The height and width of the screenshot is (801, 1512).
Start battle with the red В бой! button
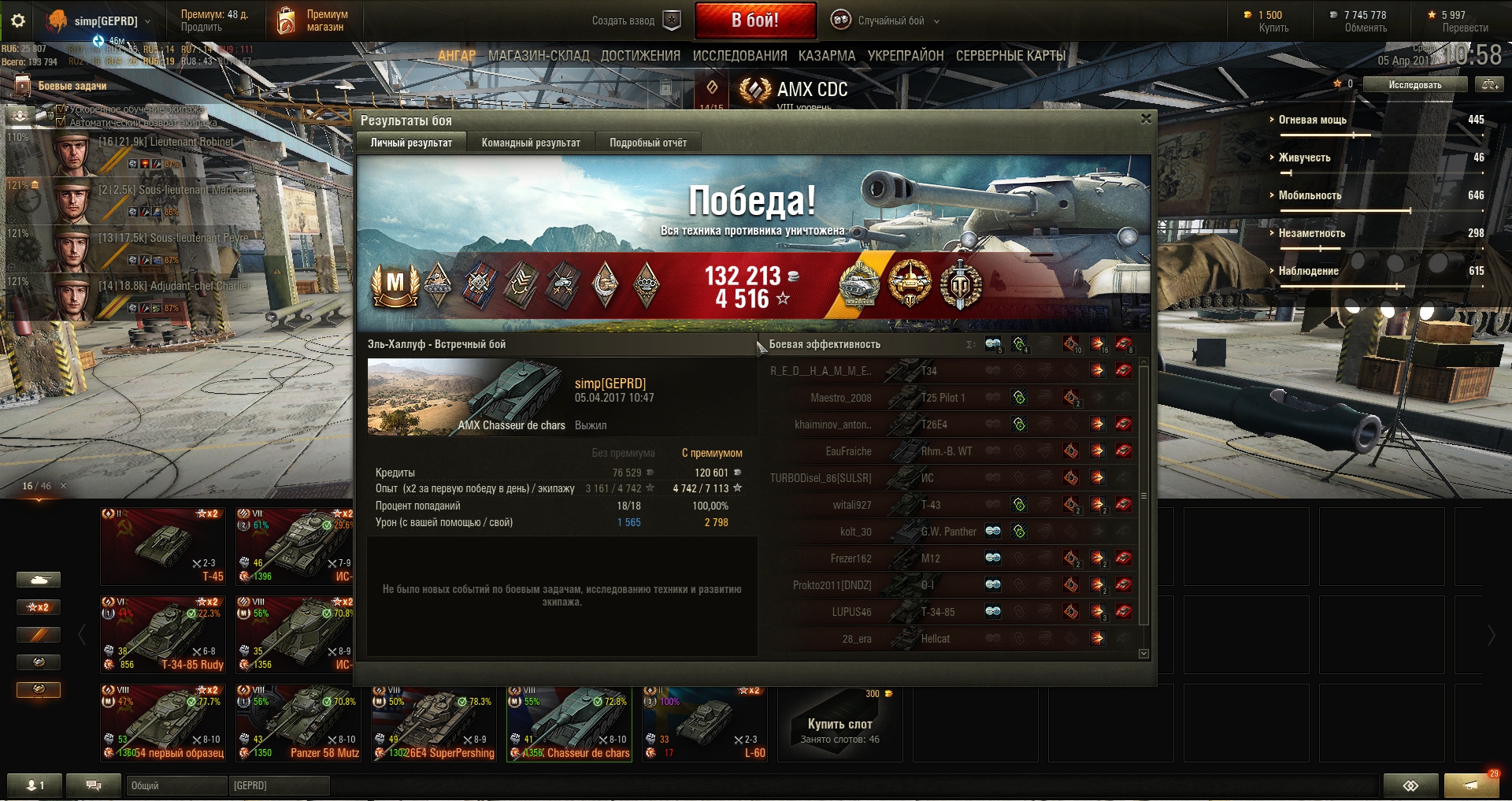(x=754, y=20)
